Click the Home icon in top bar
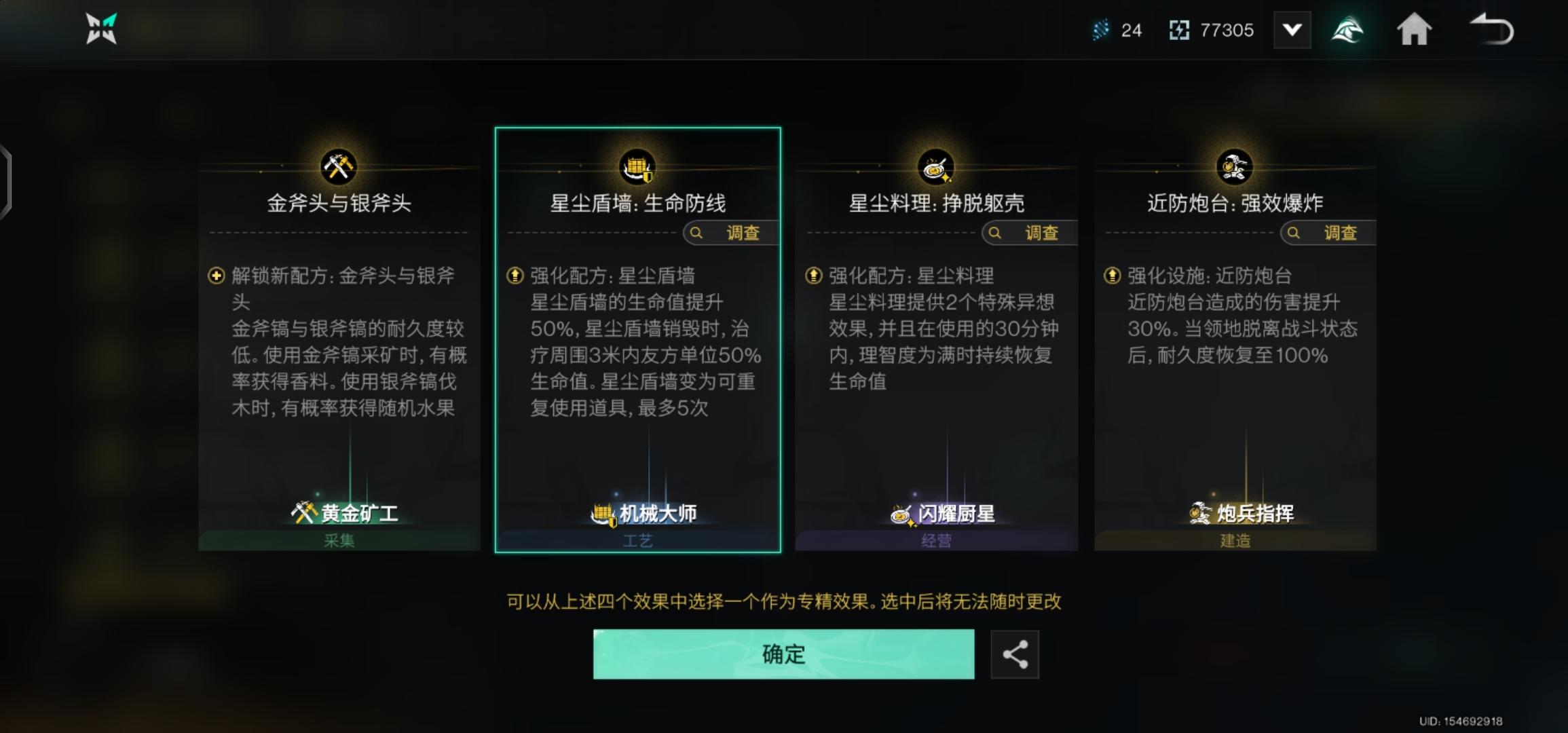Image resolution: width=1568 pixels, height=733 pixels. 1415,29
